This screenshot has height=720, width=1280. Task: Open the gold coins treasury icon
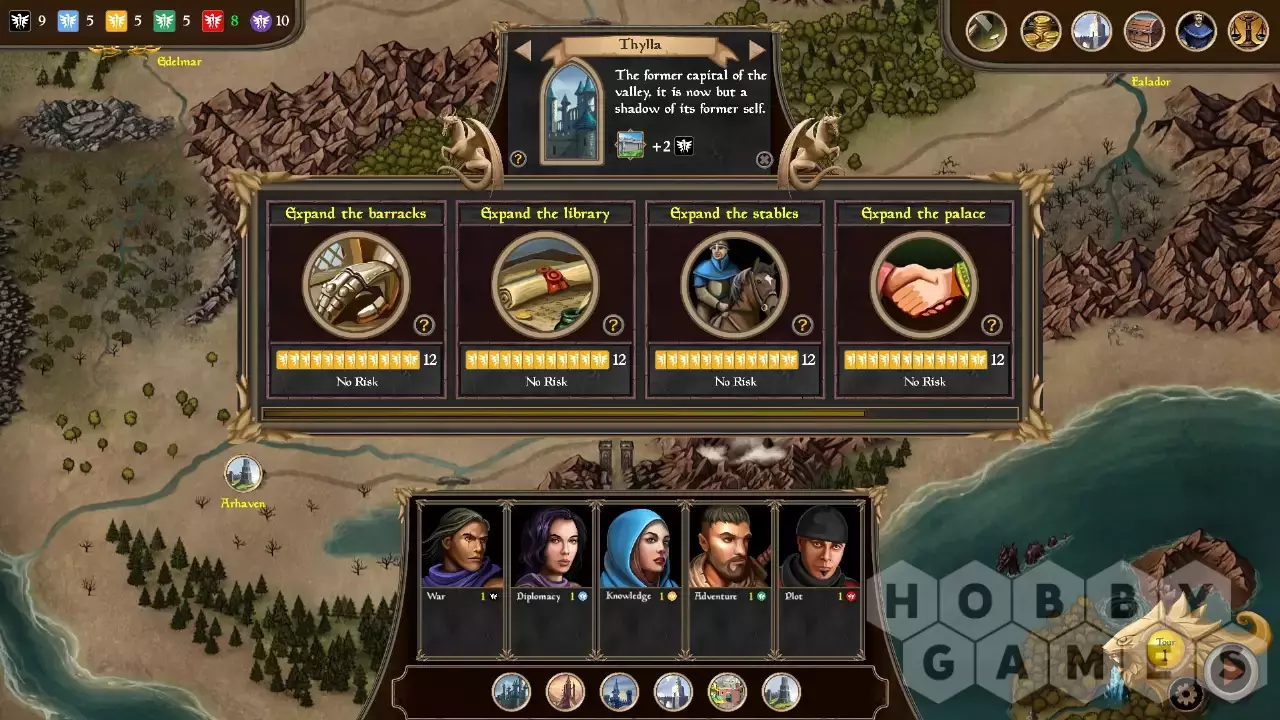(1040, 31)
